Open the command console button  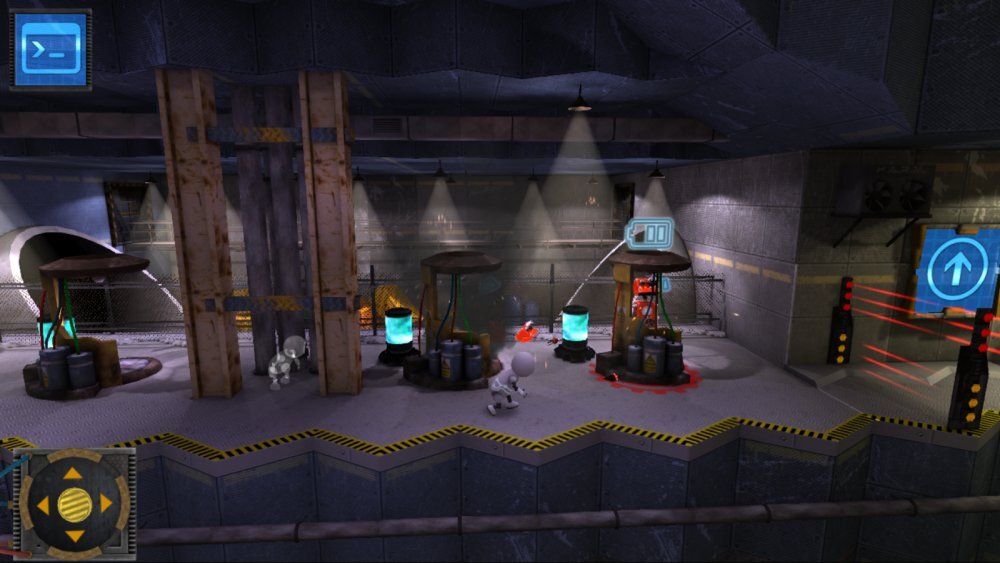[50, 49]
